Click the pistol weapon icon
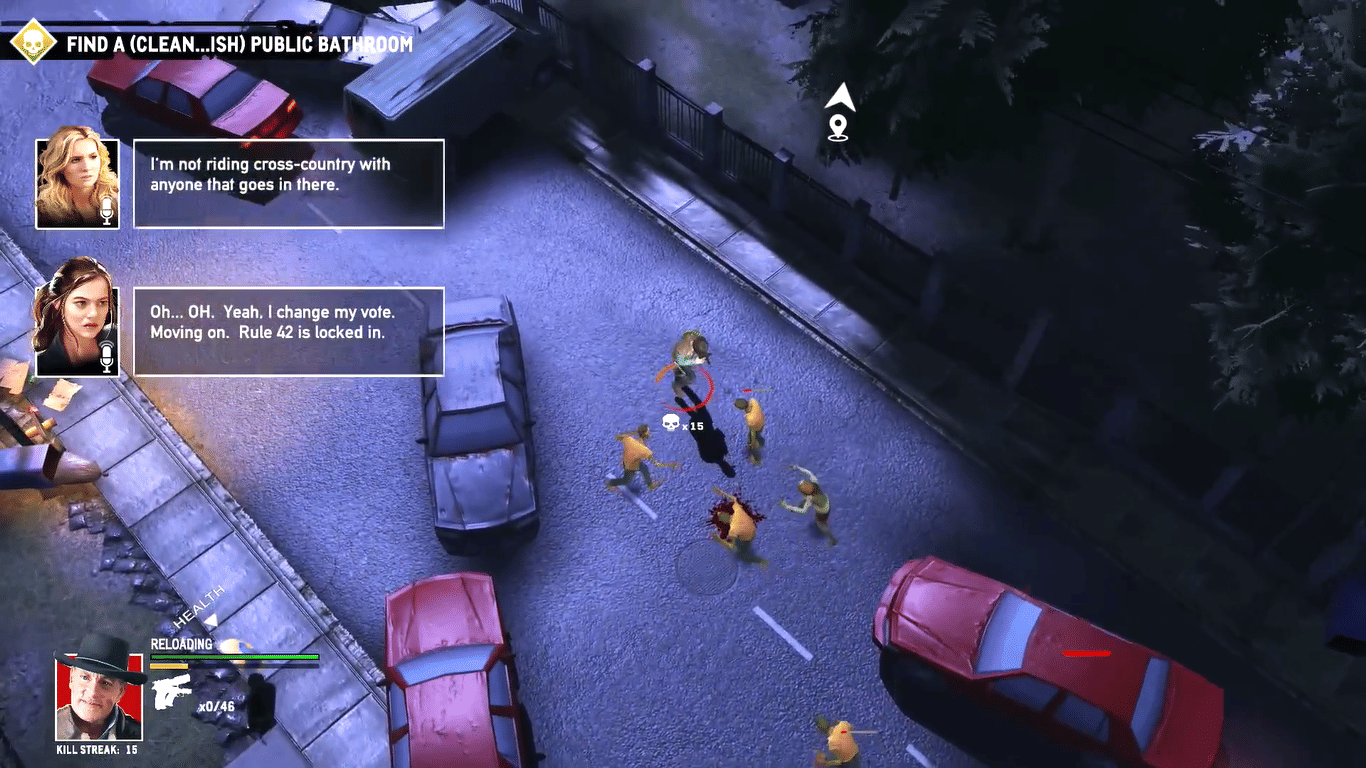 pos(171,691)
